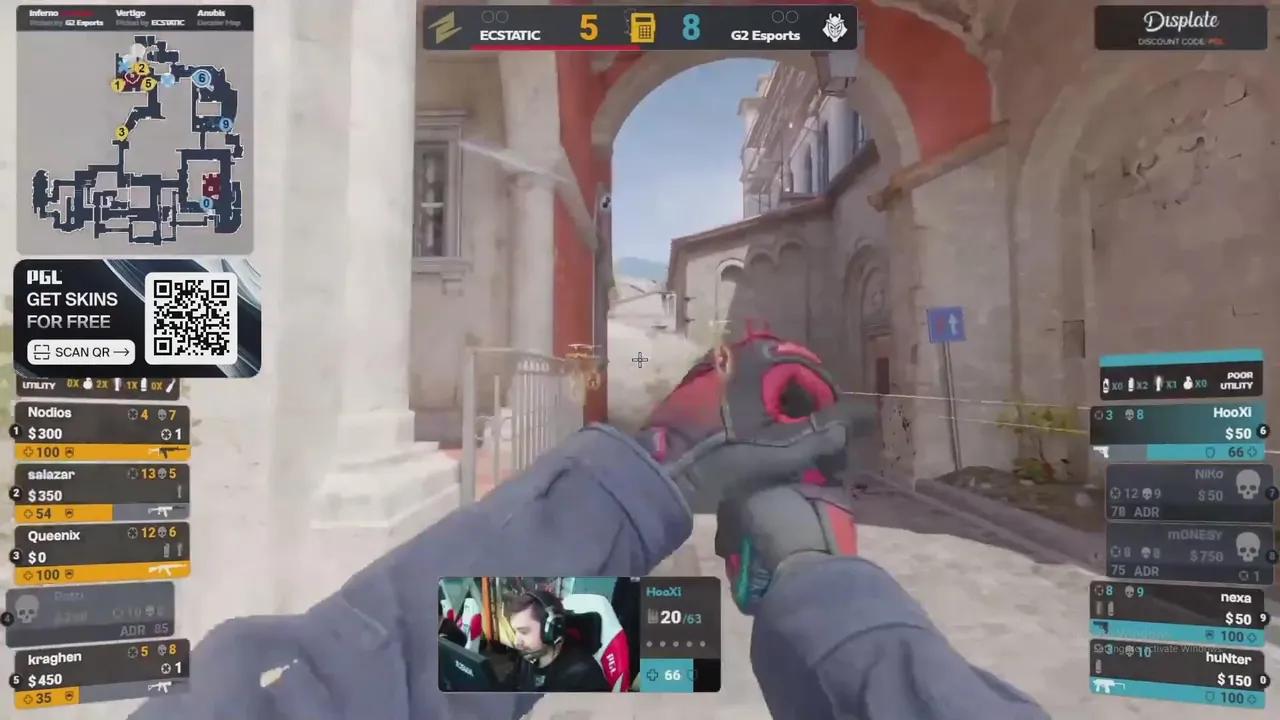Select salazar player row

point(100,494)
